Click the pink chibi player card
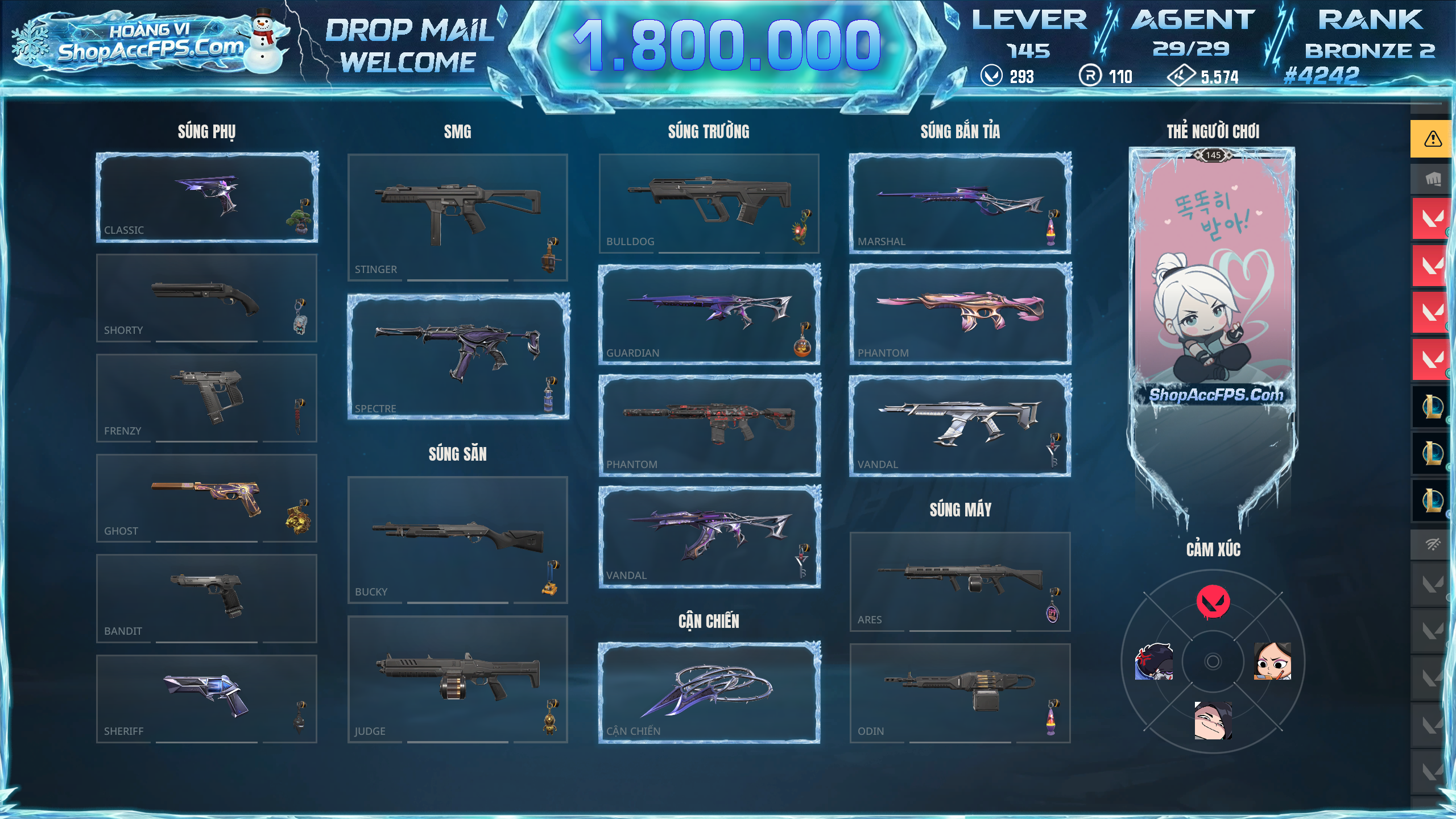This screenshot has height=819, width=1456. point(1213,279)
